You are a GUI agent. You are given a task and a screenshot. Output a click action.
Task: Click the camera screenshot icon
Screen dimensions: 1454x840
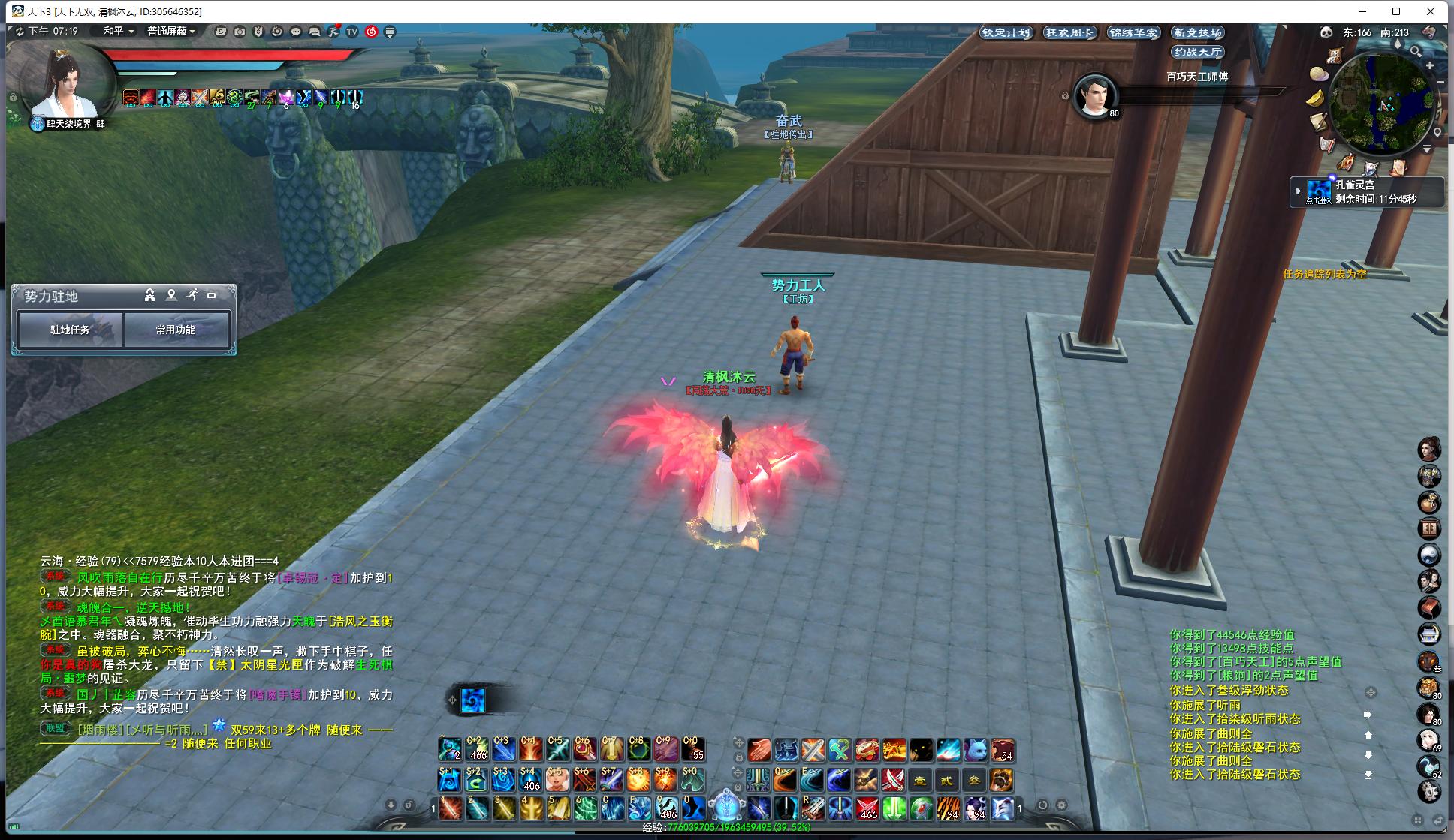[240, 32]
